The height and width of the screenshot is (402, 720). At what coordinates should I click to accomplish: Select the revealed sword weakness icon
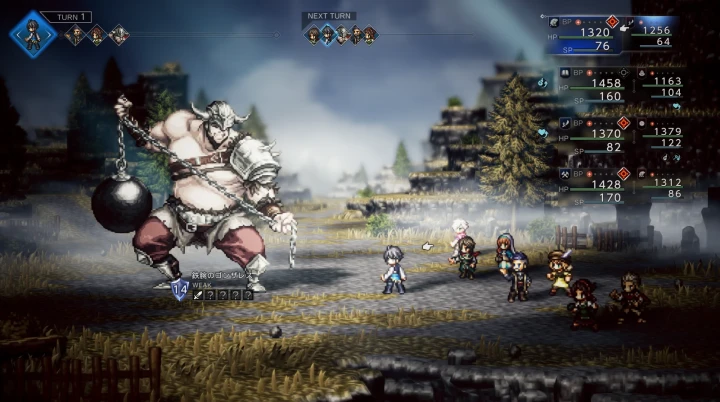(198, 294)
